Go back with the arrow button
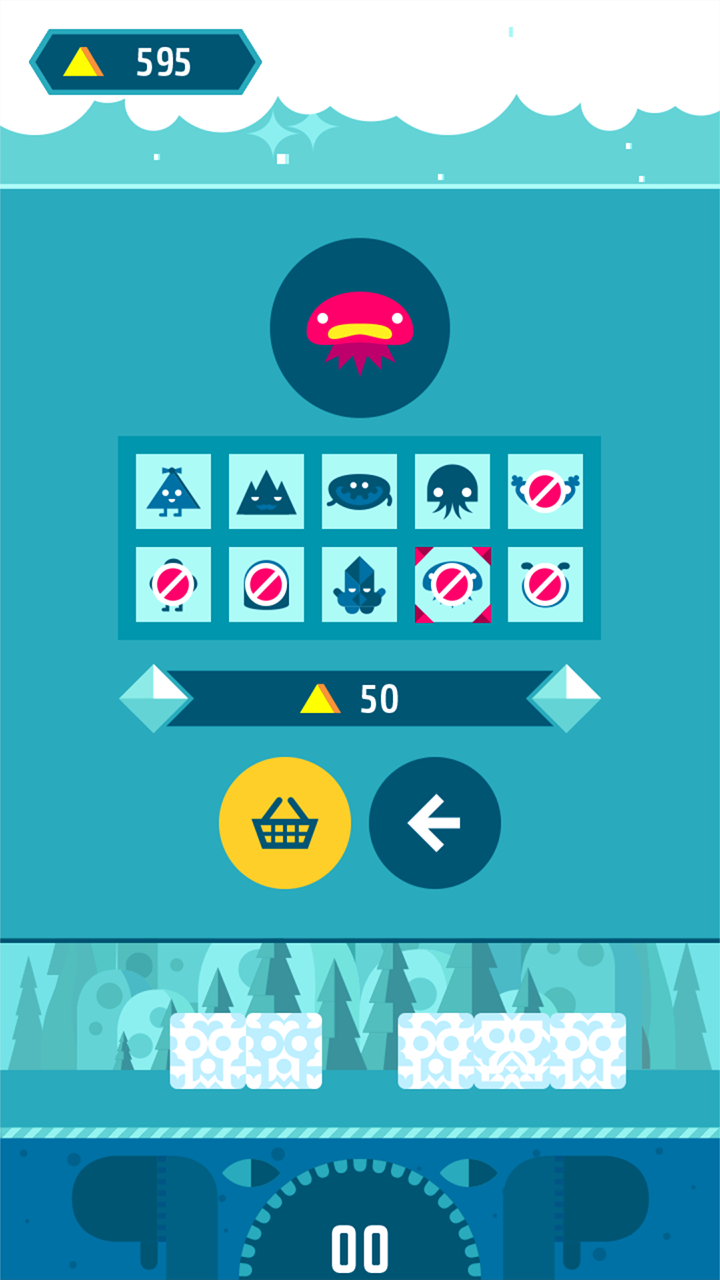 pyautogui.click(x=435, y=823)
